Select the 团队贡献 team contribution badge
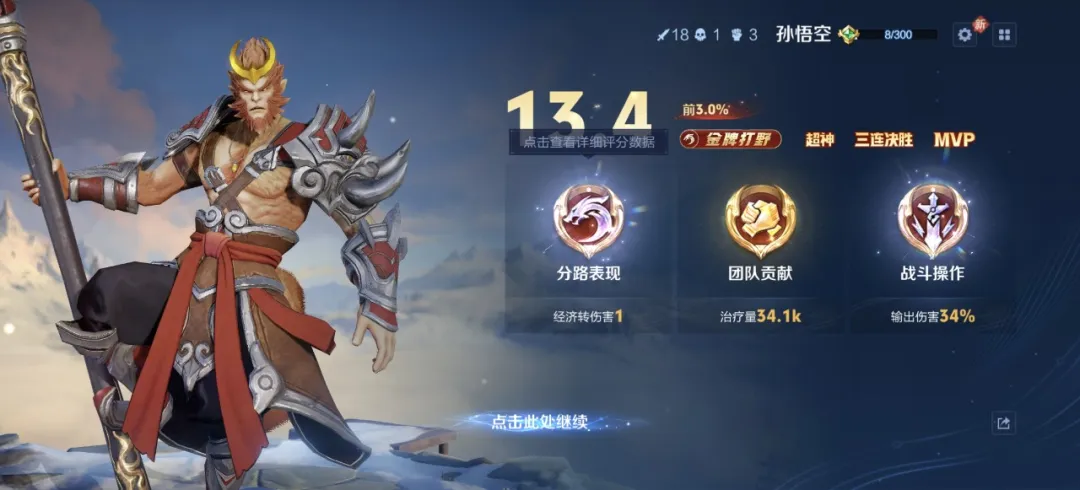The width and height of the screenshot is (1080, 490). point(760,221)
